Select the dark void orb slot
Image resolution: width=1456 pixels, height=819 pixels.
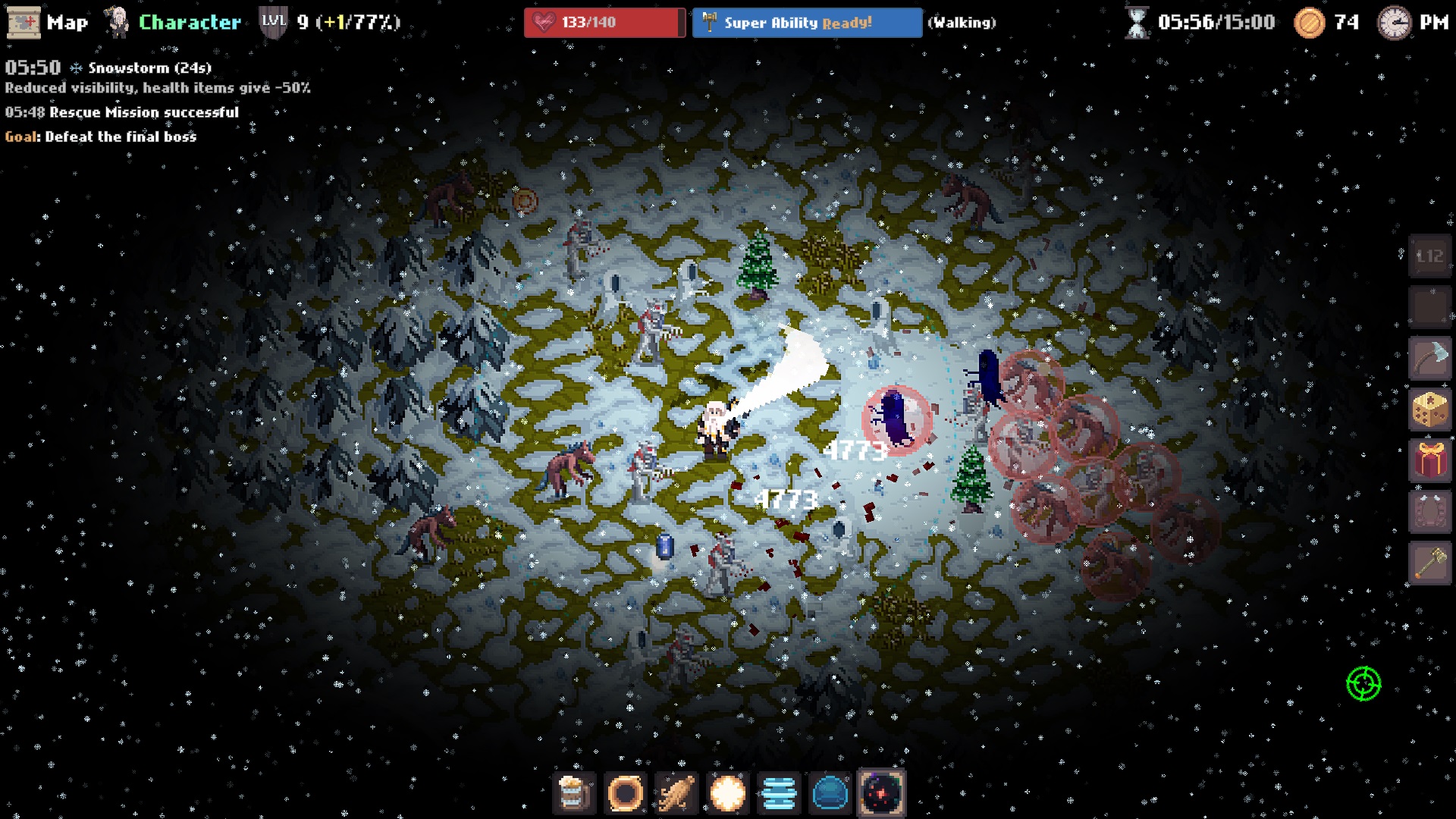[881, 794]
